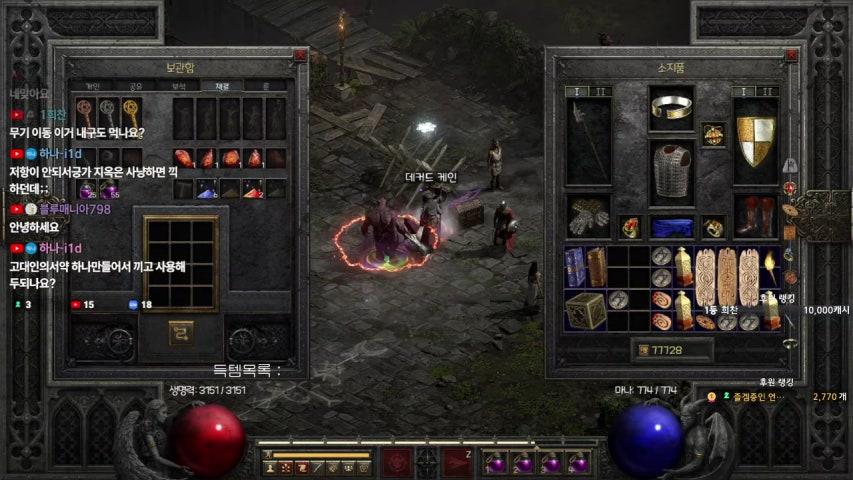853x480 pixels.
Task: Choose the equipped gauntlets slot
Action: click(589, 216)
